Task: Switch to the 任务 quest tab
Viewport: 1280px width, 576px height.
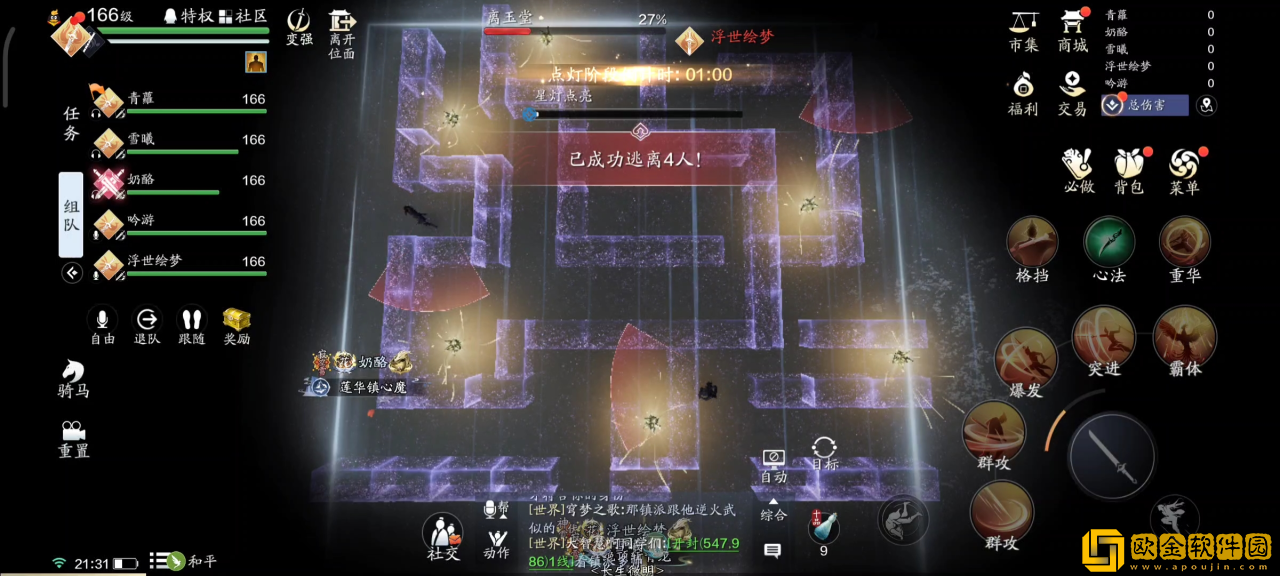Action: pos(71,124)
